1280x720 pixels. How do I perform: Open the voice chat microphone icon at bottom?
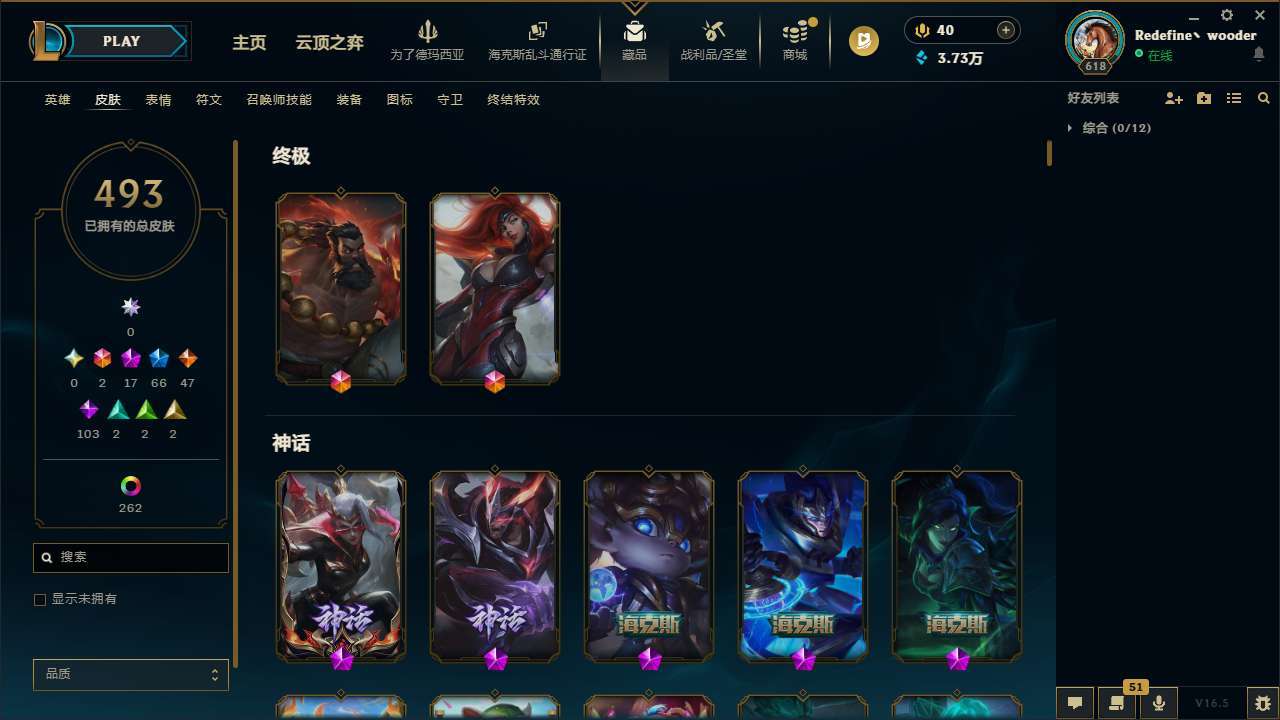click(x=1158, y=702)
